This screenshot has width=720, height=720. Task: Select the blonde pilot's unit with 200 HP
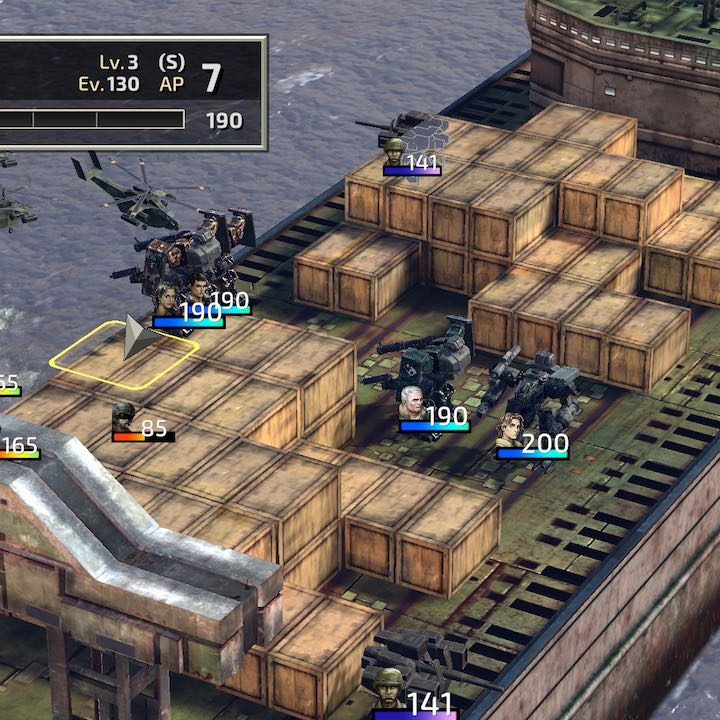coord(511,431)
